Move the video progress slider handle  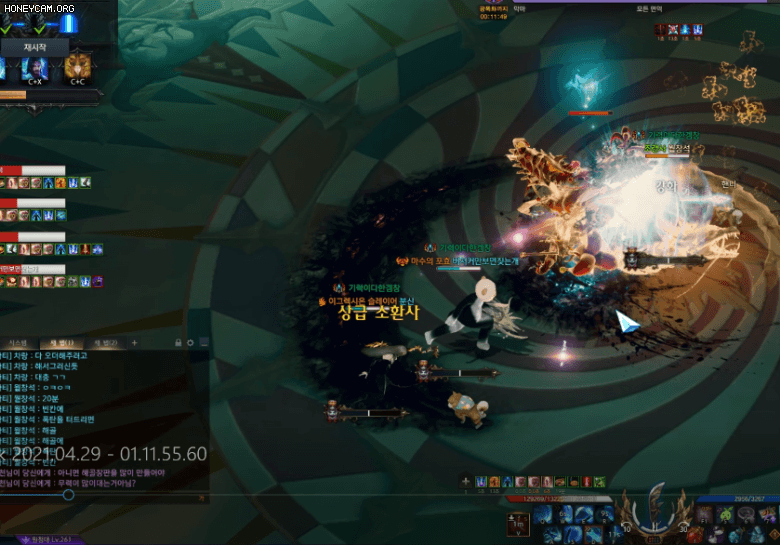pyautogui.click(x=68, y=494)
